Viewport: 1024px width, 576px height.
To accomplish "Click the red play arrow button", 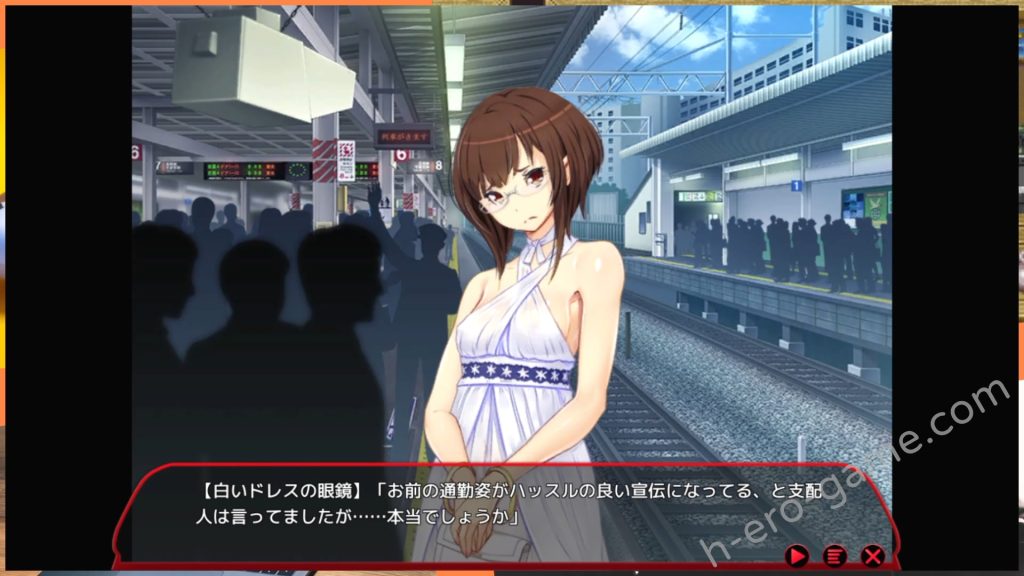I will (797, 554).
